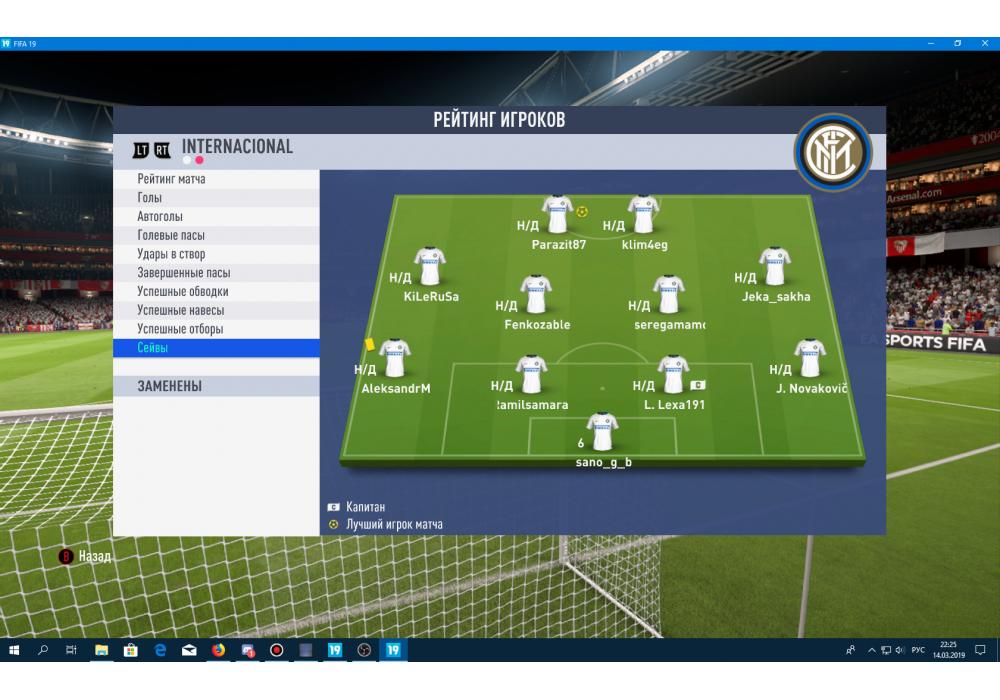Select goalkeeper sano_g_b on the pitch
Screen dimensions: 1000x700
603,433
